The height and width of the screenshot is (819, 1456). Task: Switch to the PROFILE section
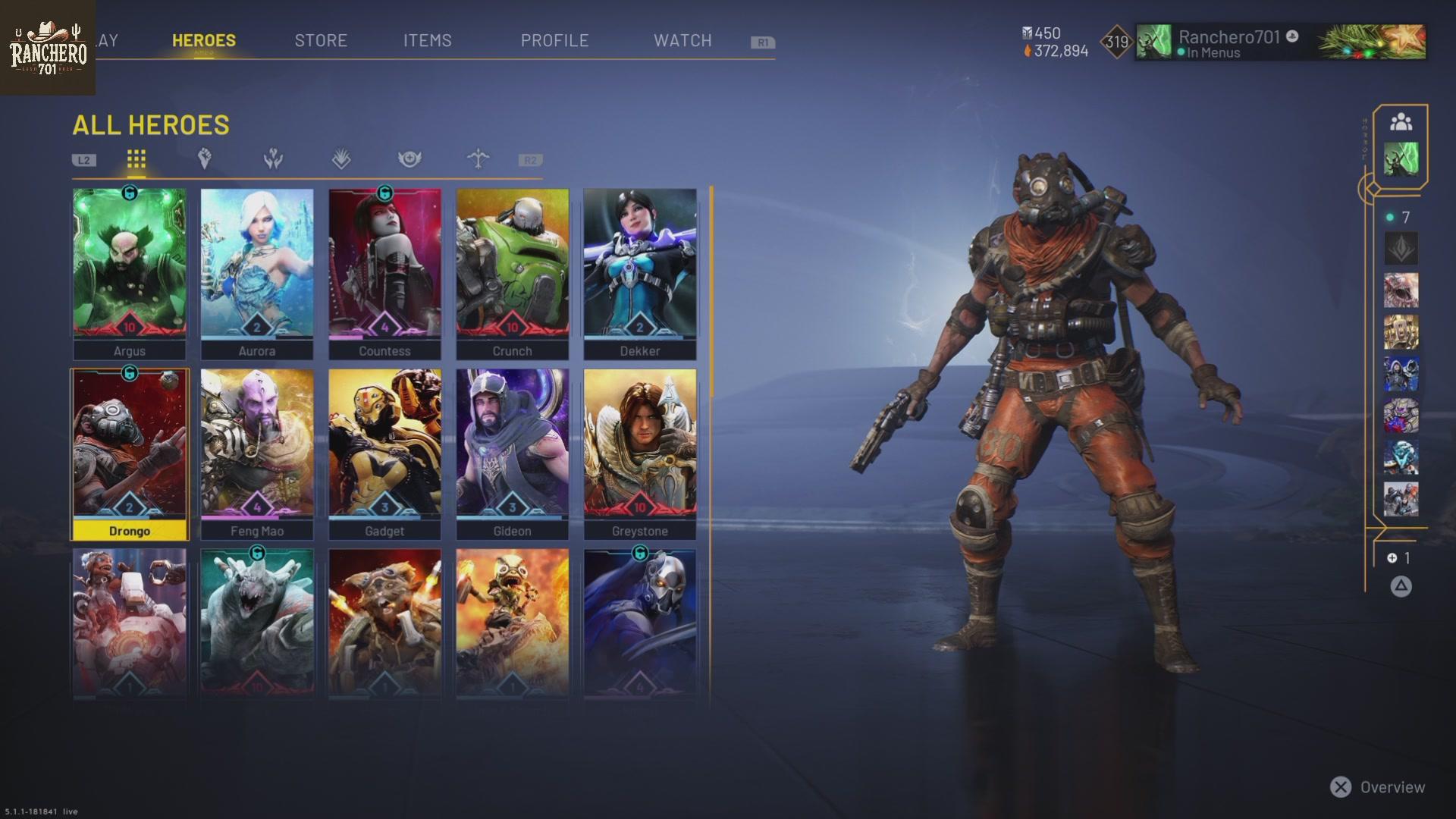pos(555,41)
